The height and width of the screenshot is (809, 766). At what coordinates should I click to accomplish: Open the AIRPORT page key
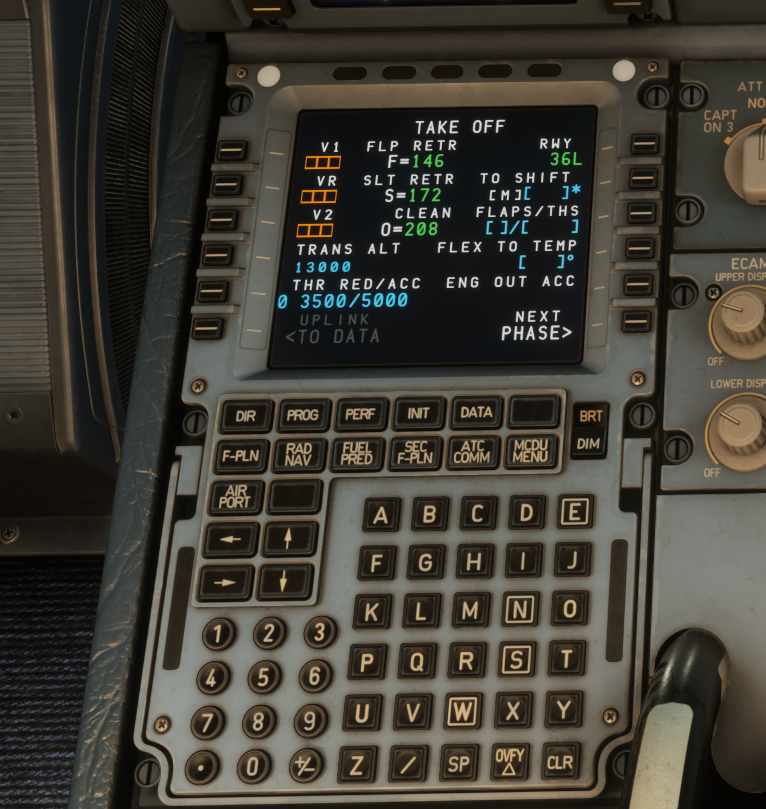(x=236, y=497)
